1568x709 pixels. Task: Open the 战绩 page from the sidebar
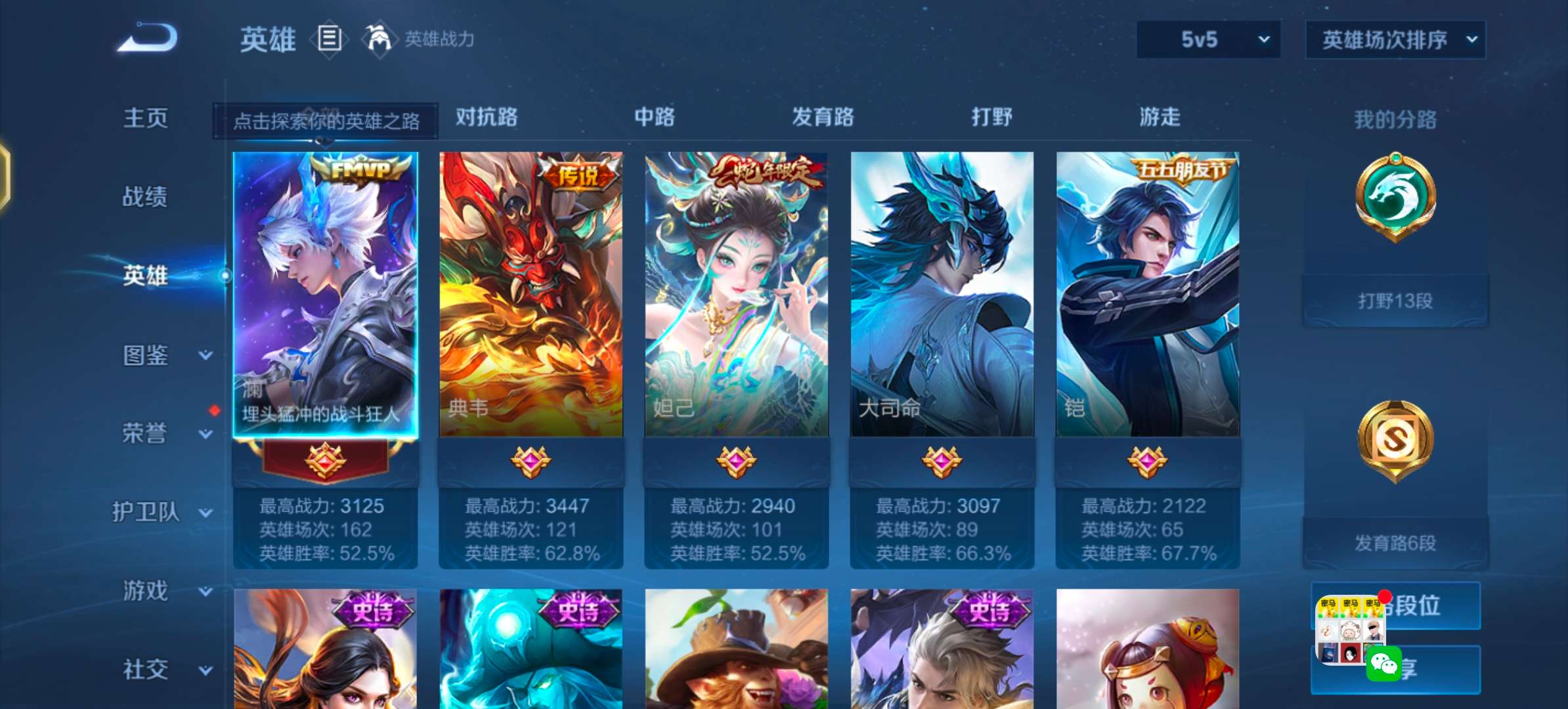(146, 197)
